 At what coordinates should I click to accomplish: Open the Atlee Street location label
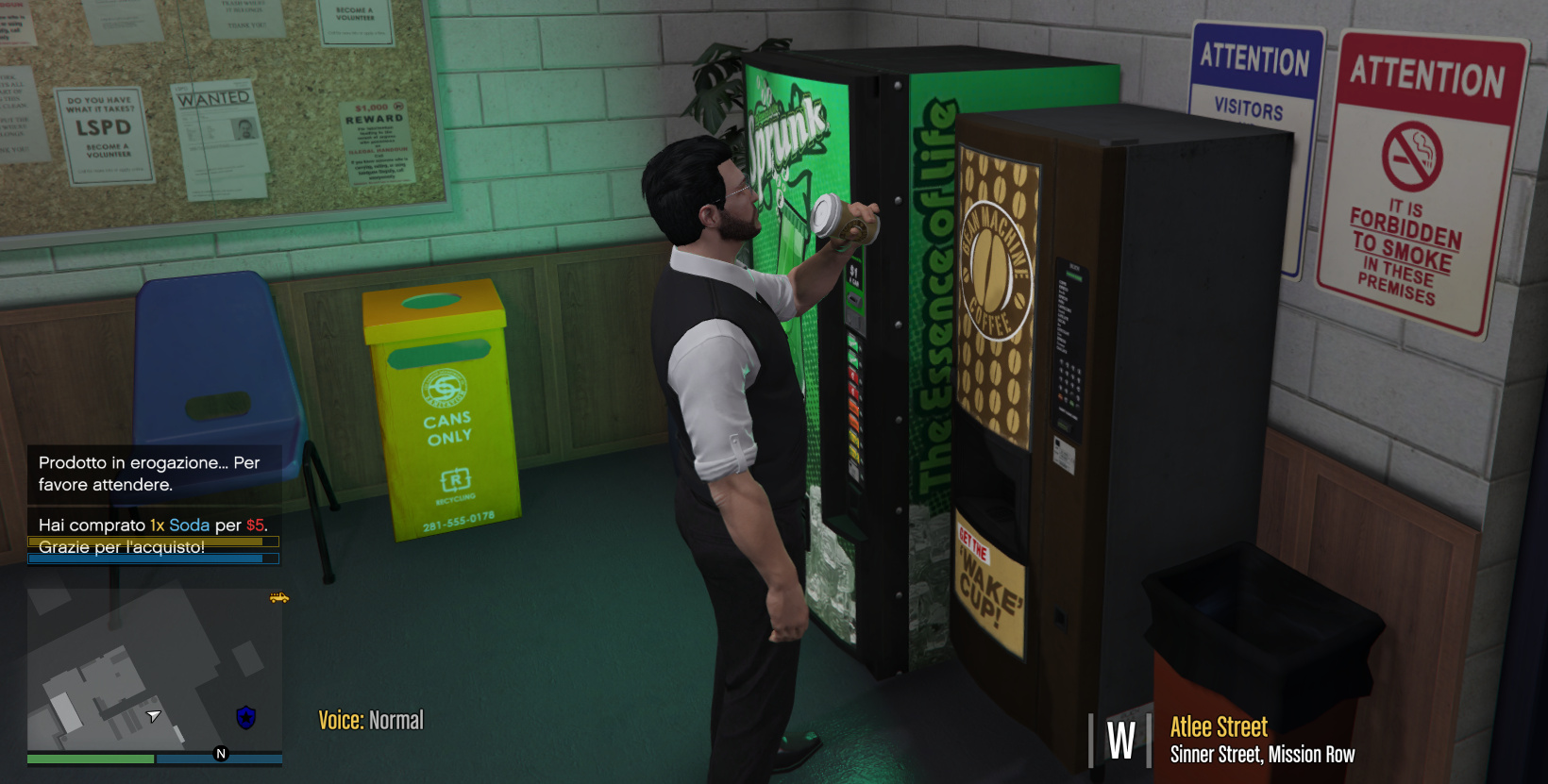[x=1217, y=726]
